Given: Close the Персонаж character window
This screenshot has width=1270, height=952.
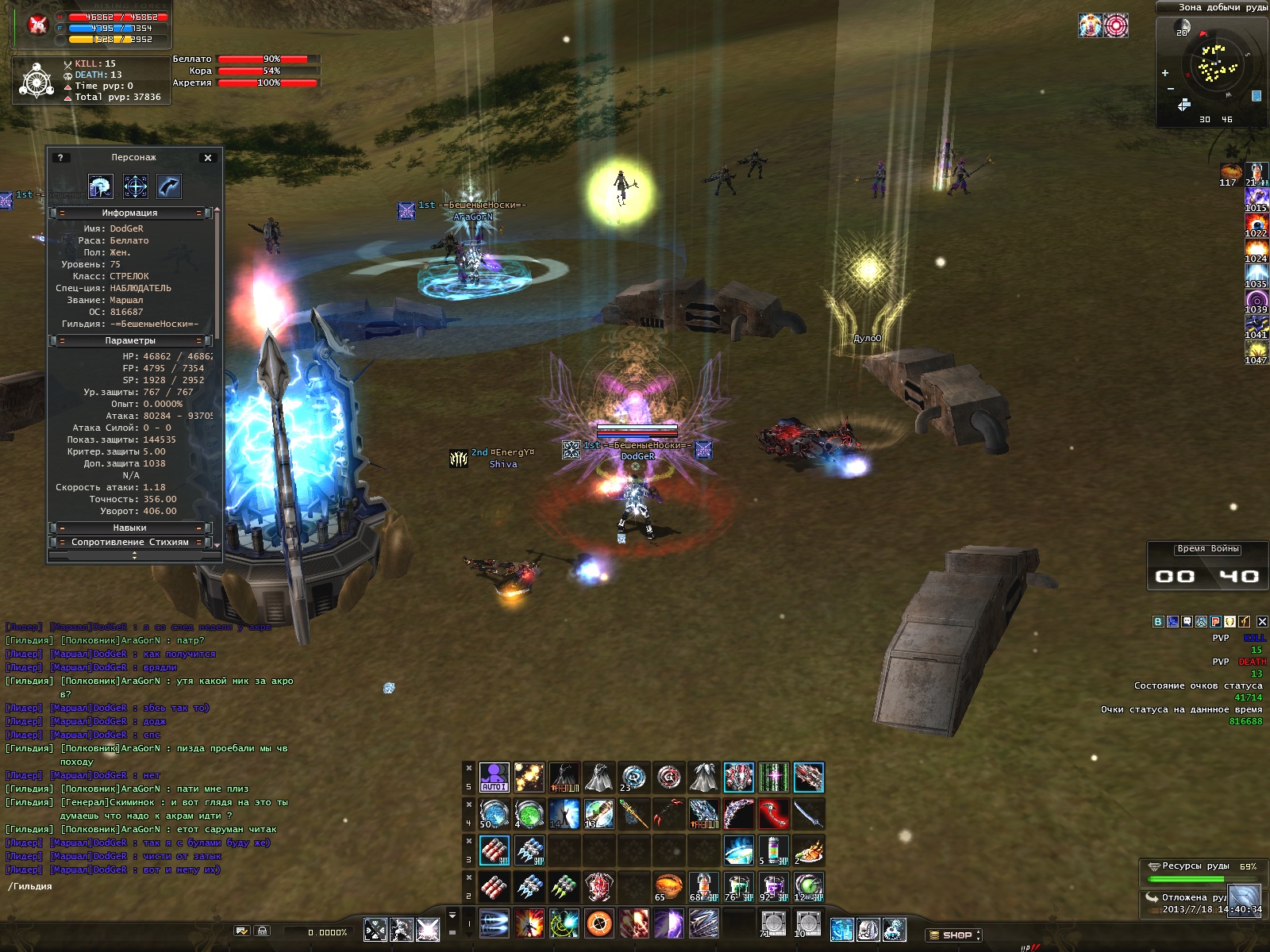Looking at the screenshot, I should pyautogui.click(x=208, y=158).
